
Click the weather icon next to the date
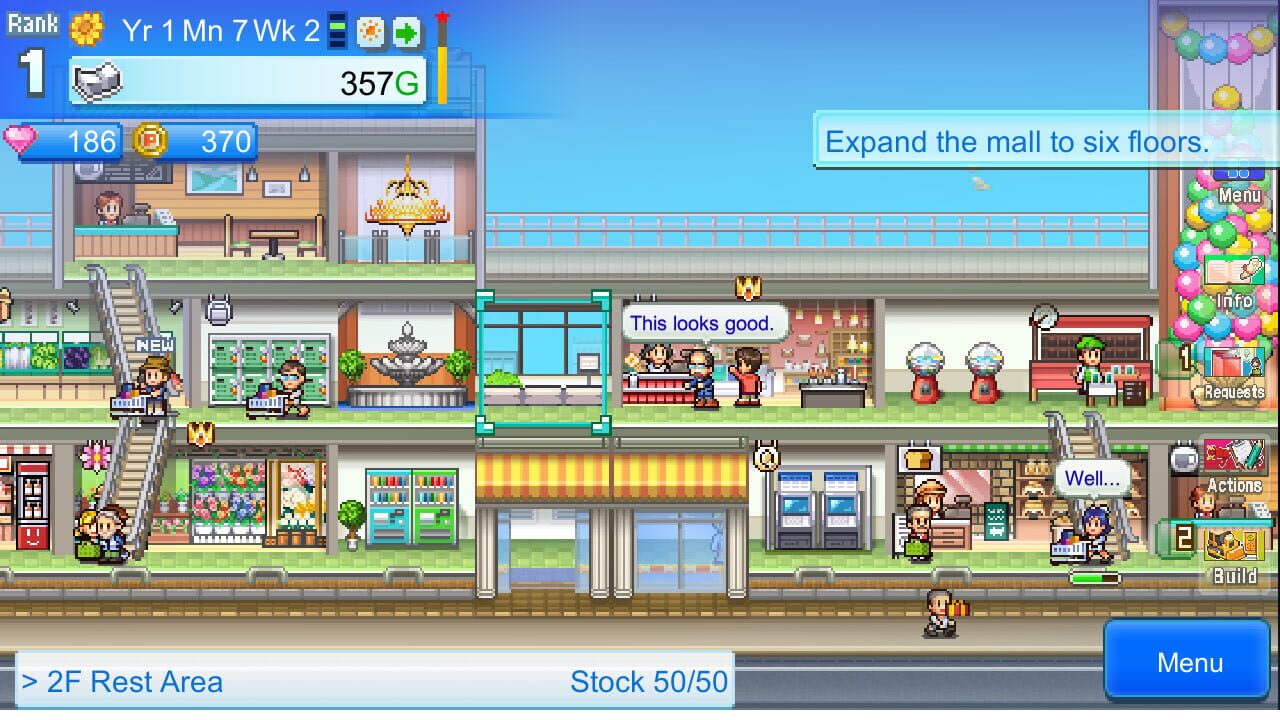(x=369, y=31)
